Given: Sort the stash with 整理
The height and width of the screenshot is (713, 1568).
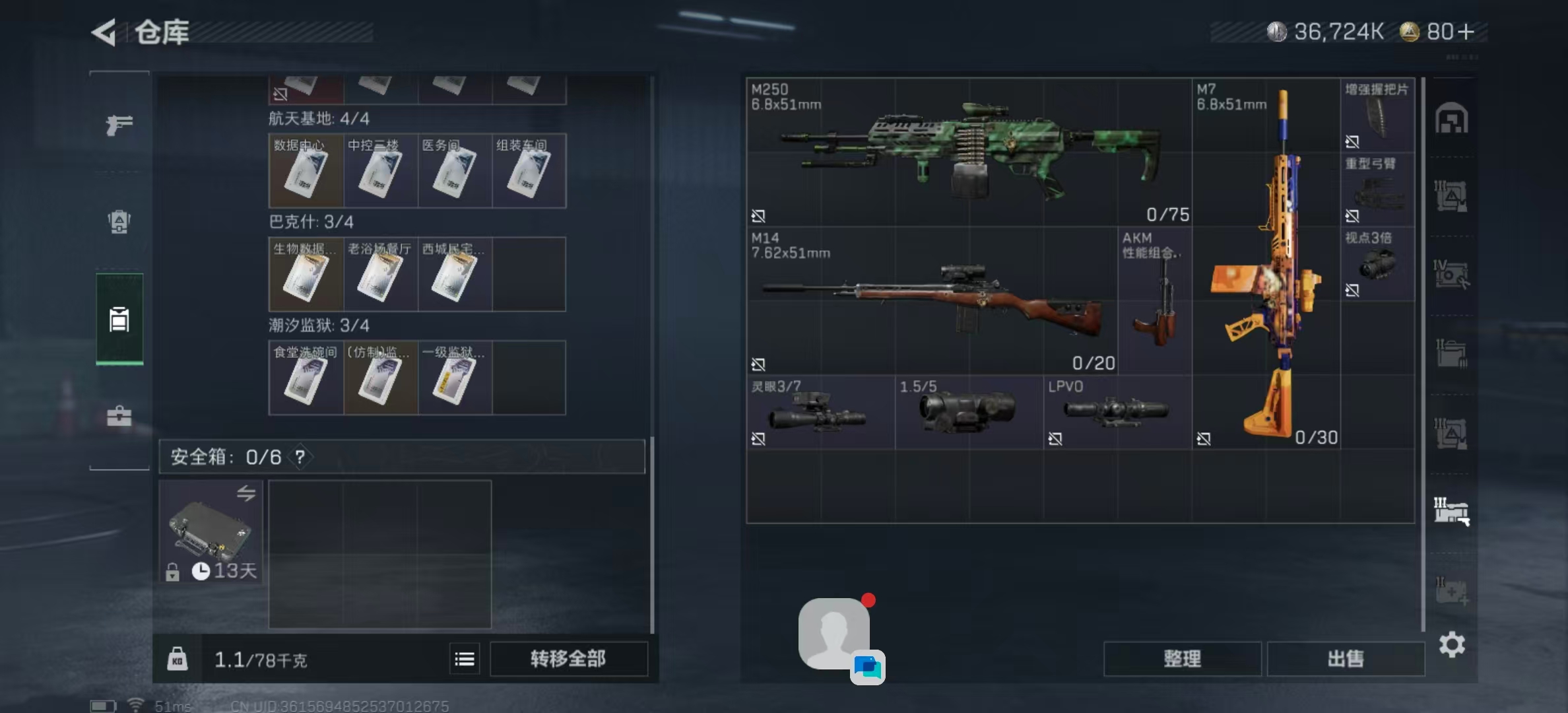Looking at the screenshot, I should (1182, 659).
